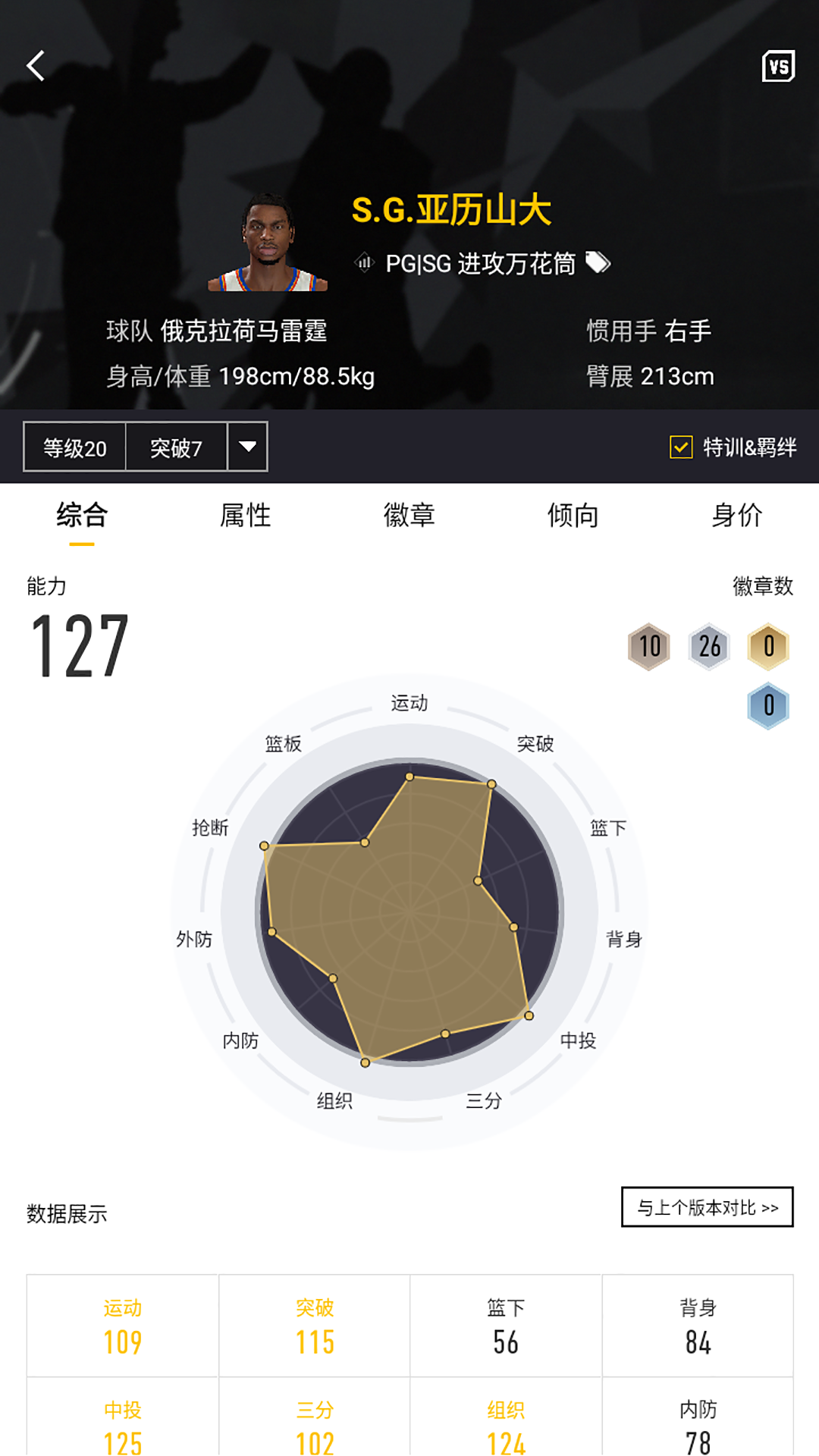
Task: Select the 身价 tab
Action: click(x=736, y=516)
